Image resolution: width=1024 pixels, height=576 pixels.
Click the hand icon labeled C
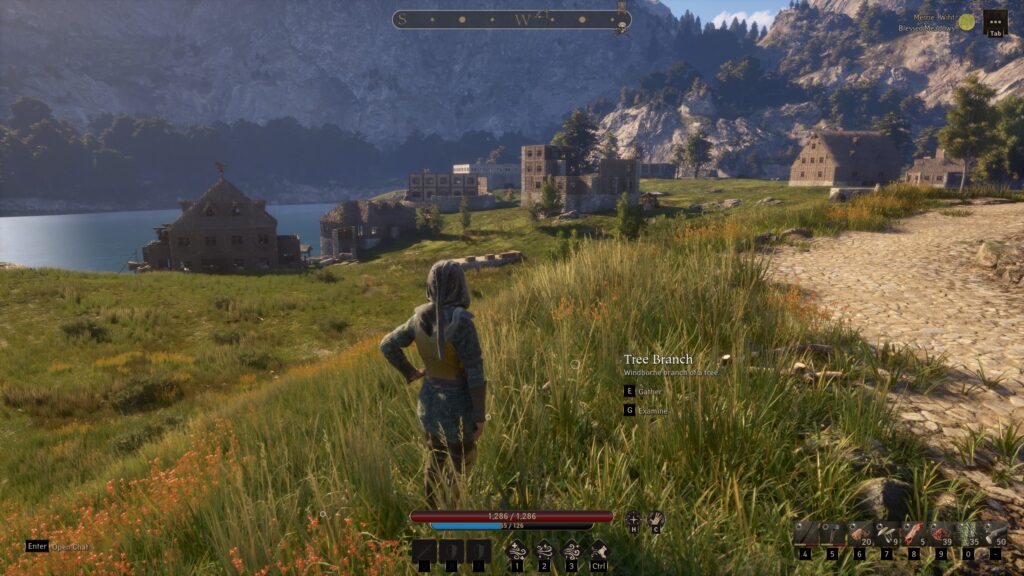(656, 520)
